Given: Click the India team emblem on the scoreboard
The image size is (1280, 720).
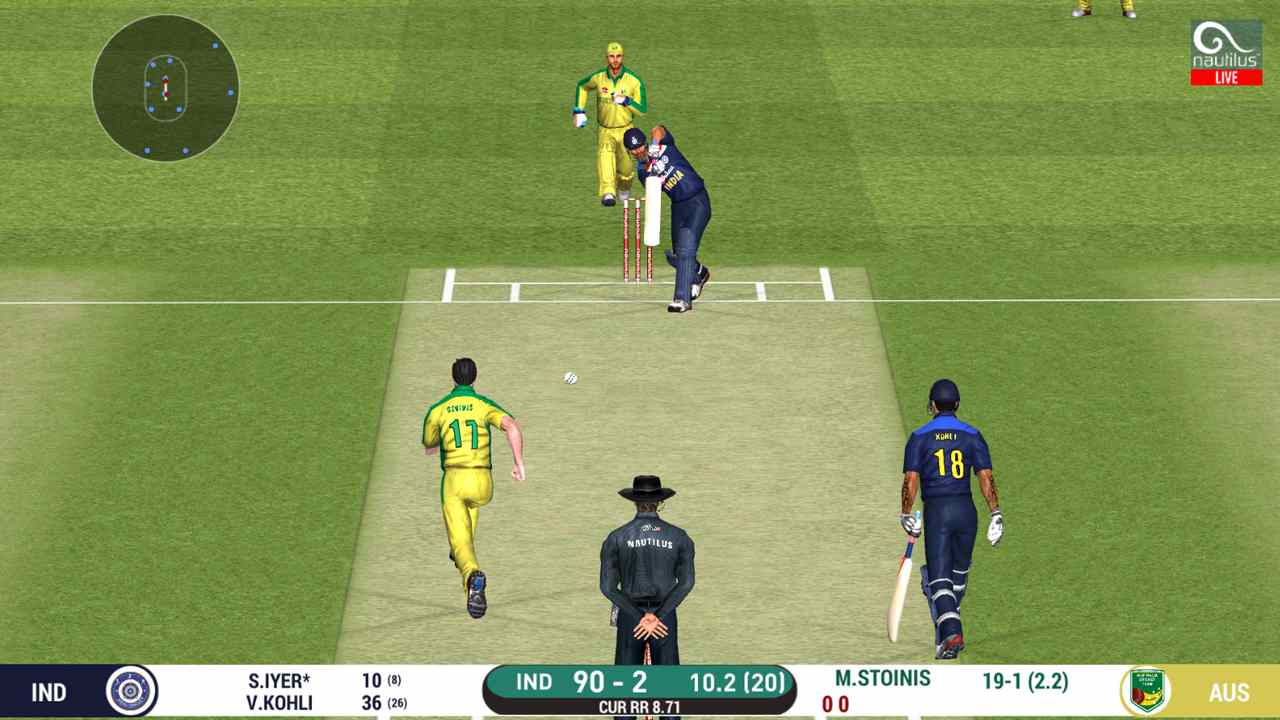Looking at the screenshot, I should click(130, 692).
